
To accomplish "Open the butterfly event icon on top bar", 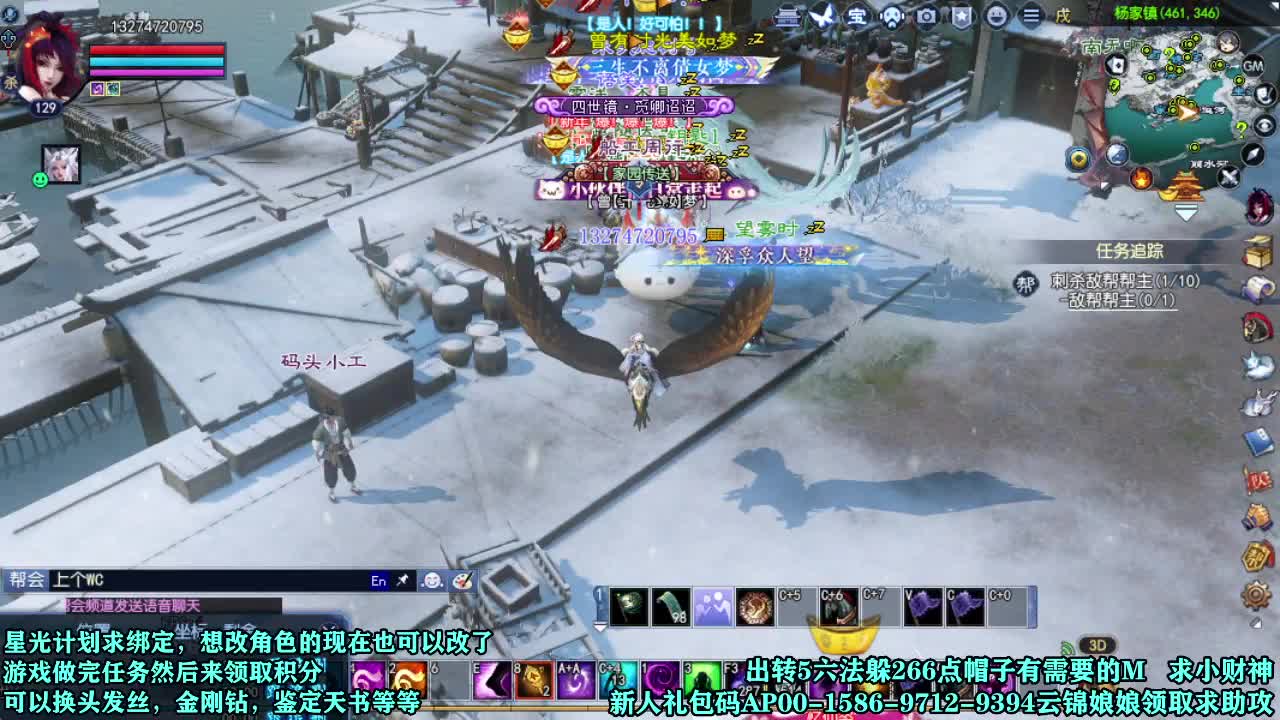I will [x=820, y=16].
